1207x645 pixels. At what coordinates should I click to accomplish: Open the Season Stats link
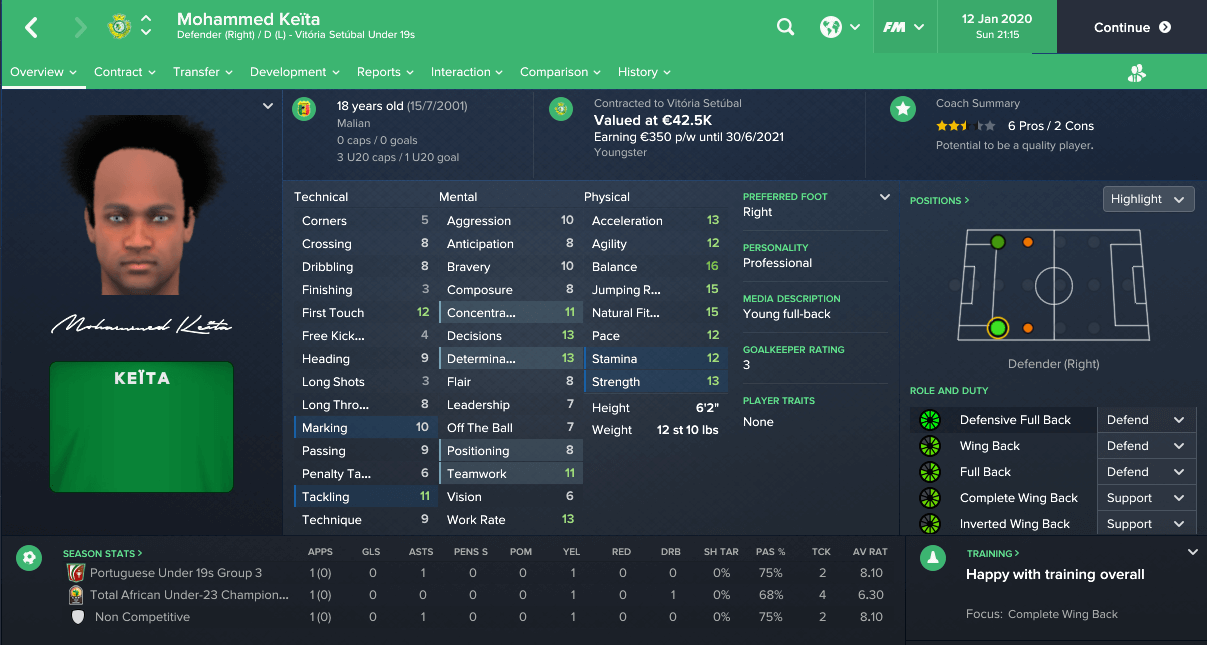coord(102,553)
